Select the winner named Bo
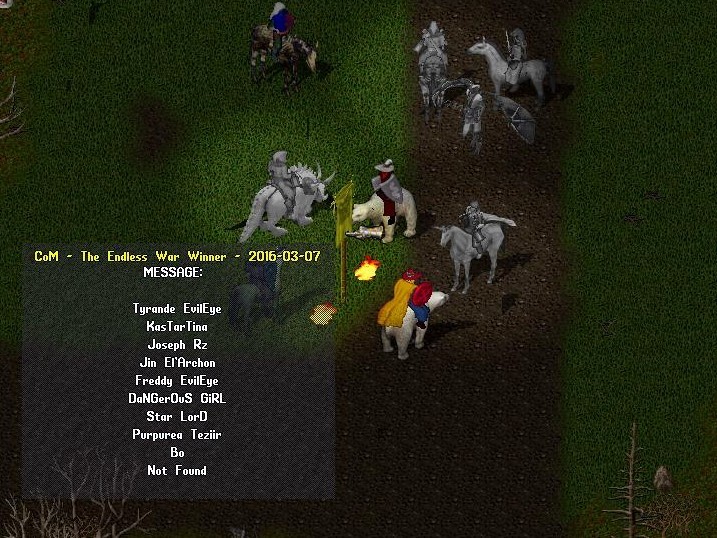This screenshot has height=538, width=717. 177,453
